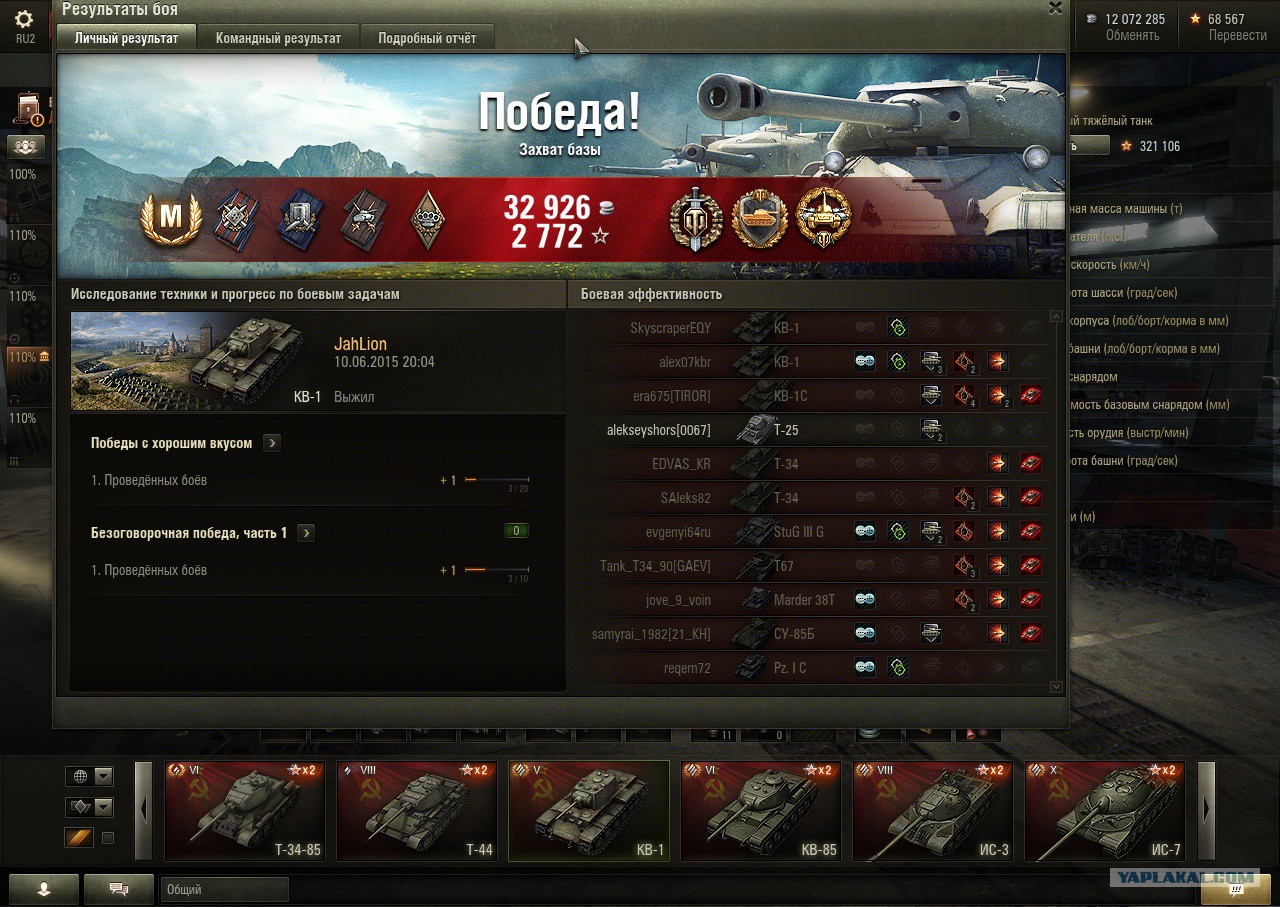The image size is (1280, 907).
Task: Open settings via the gear icon
Action: click(x=25, y=20)
